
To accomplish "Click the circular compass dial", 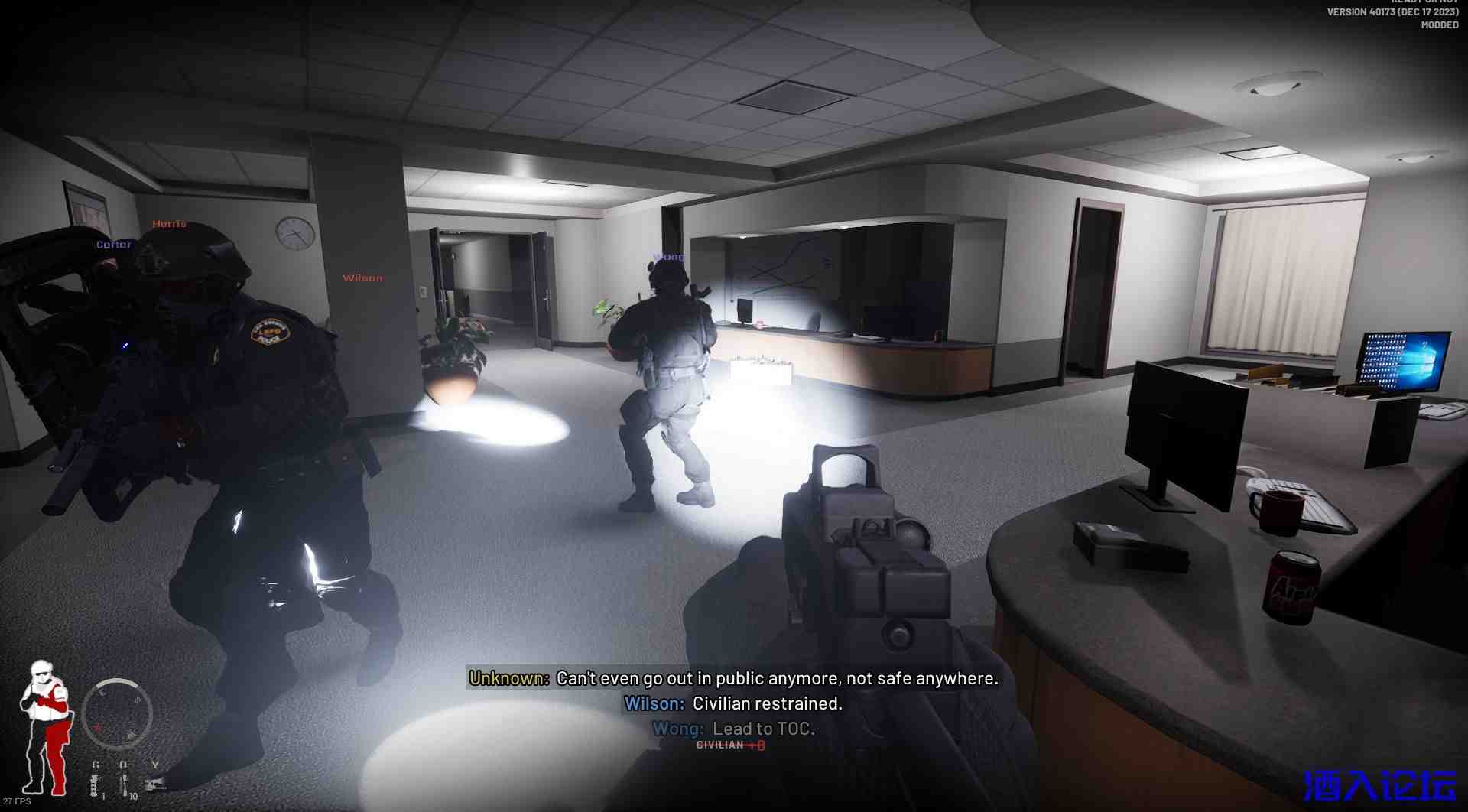I will tap(117, 713).
